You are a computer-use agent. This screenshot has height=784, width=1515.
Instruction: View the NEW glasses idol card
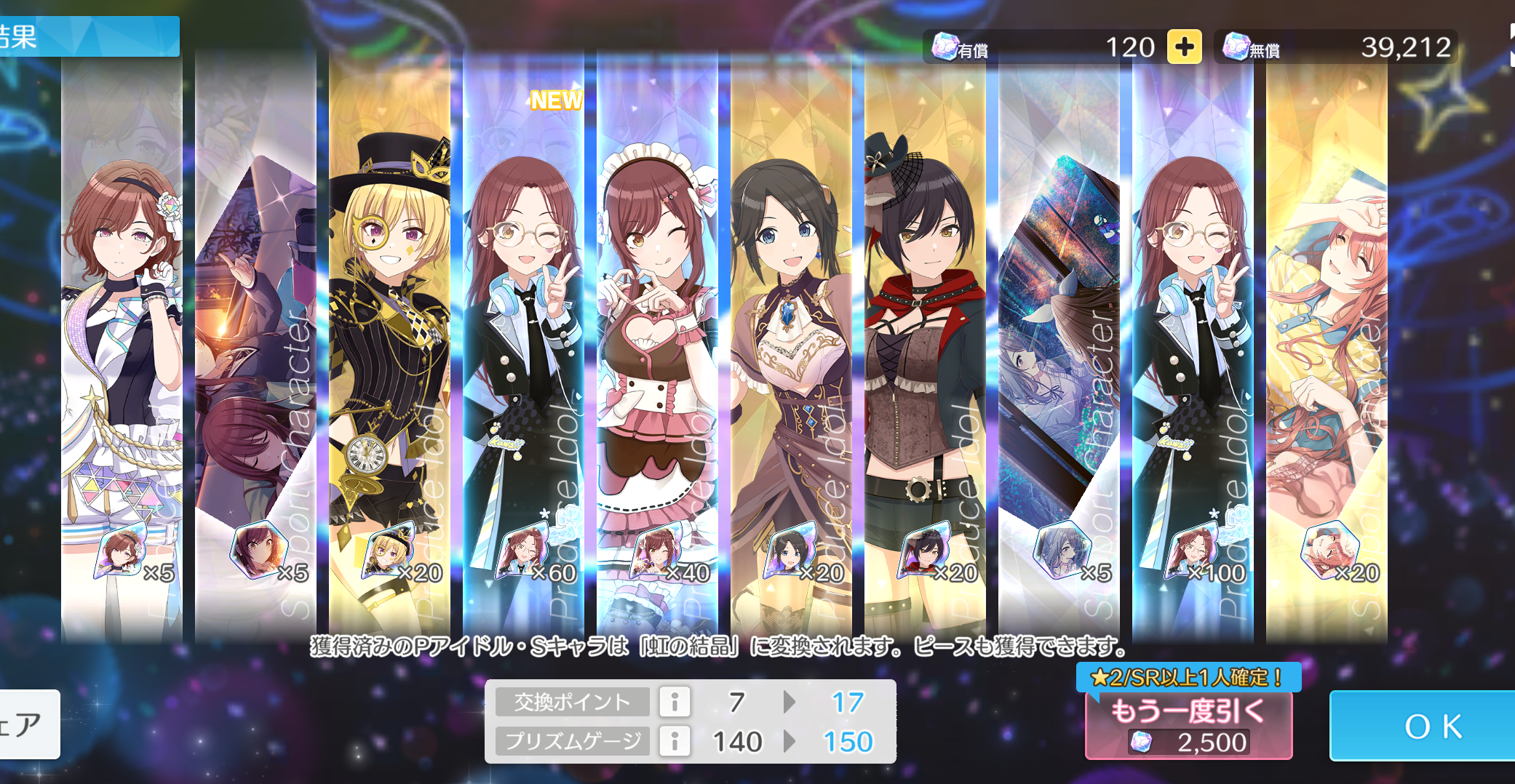click(523, 349)
